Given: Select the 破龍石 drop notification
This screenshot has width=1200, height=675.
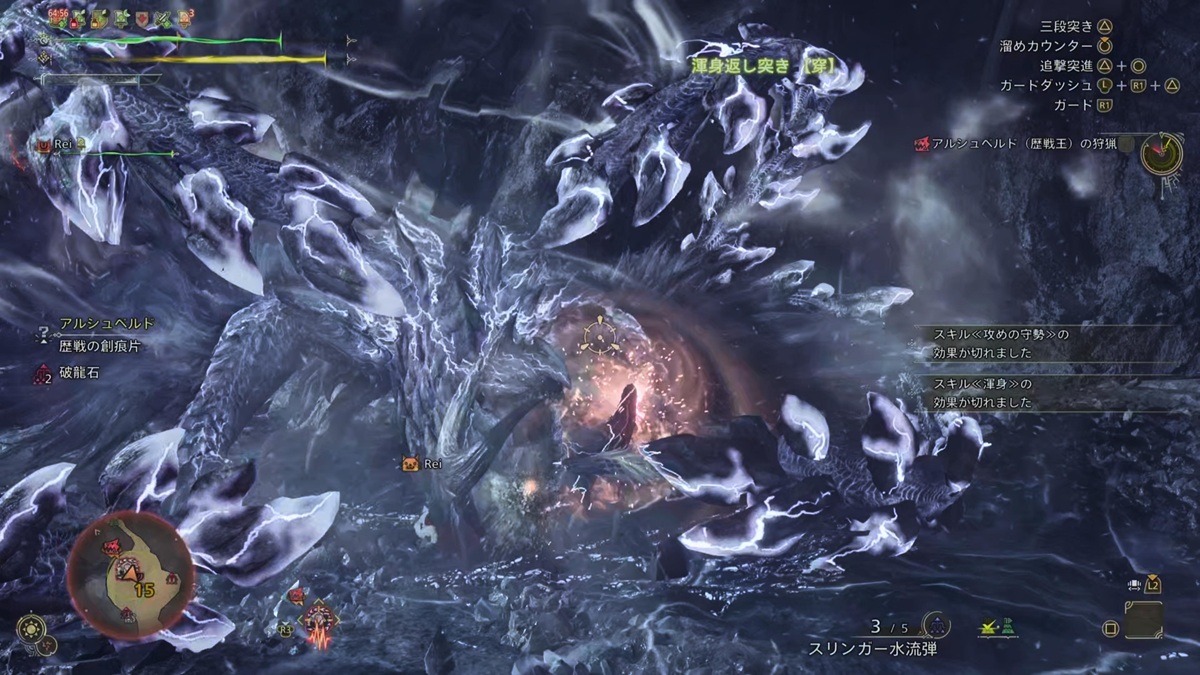Looking at the screenshot, I should click(78, 373).
